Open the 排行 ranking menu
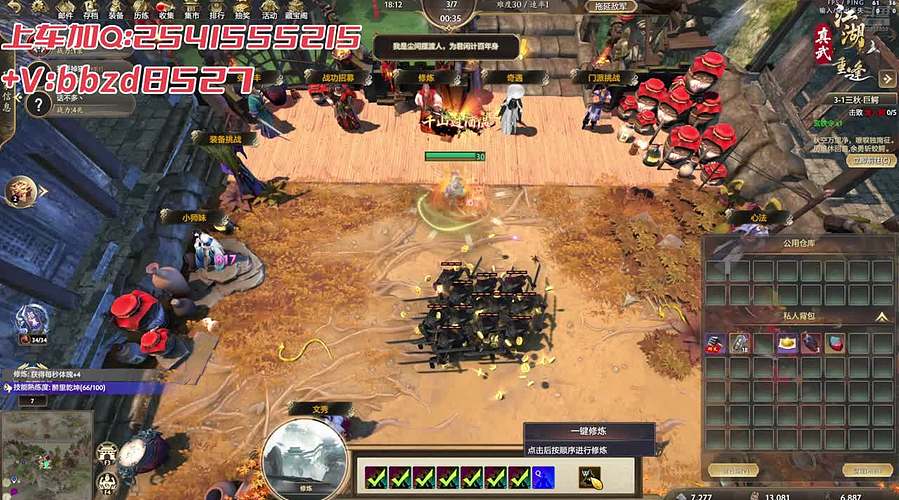Viewport: 899px width, 500px height. coord(216,9)
